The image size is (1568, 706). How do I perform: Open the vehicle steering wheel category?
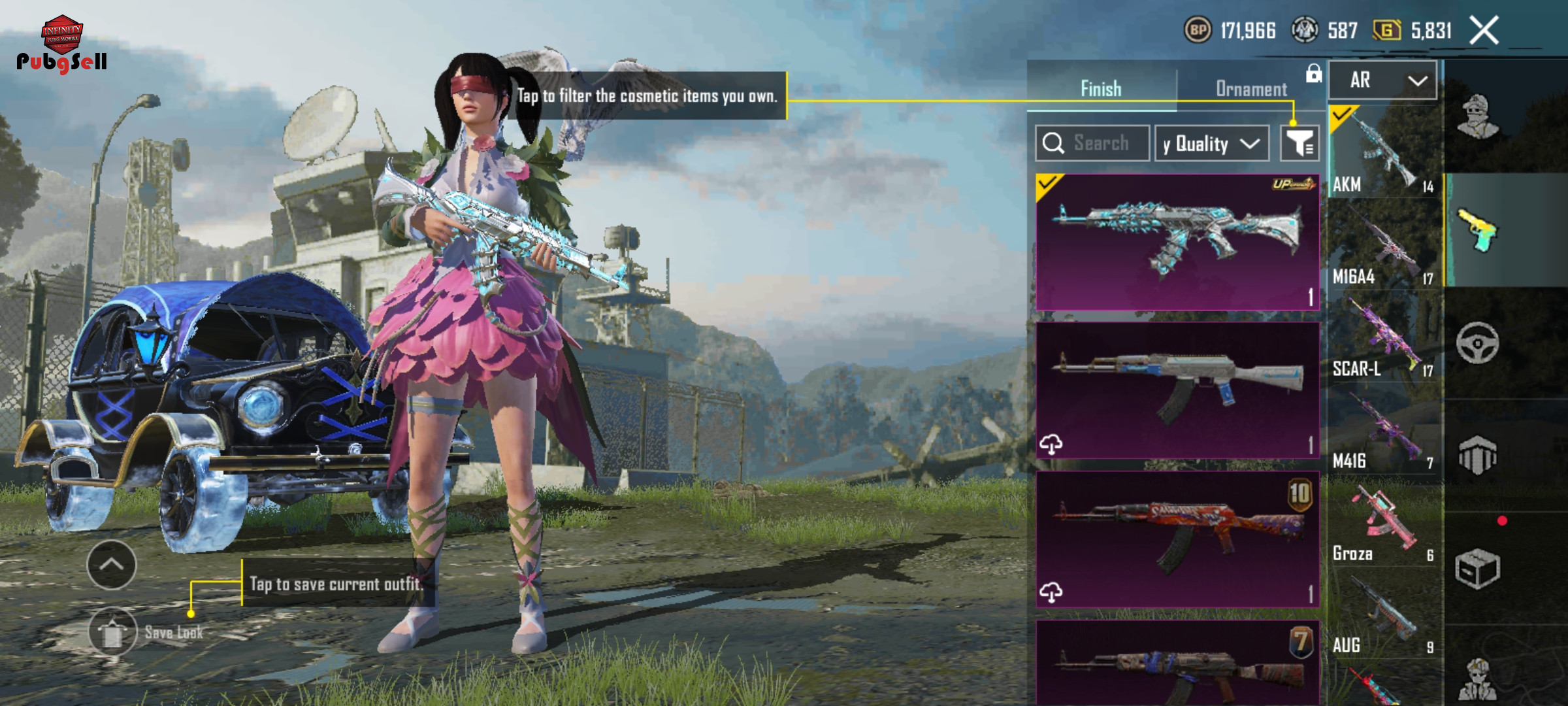click(1478, 343)
